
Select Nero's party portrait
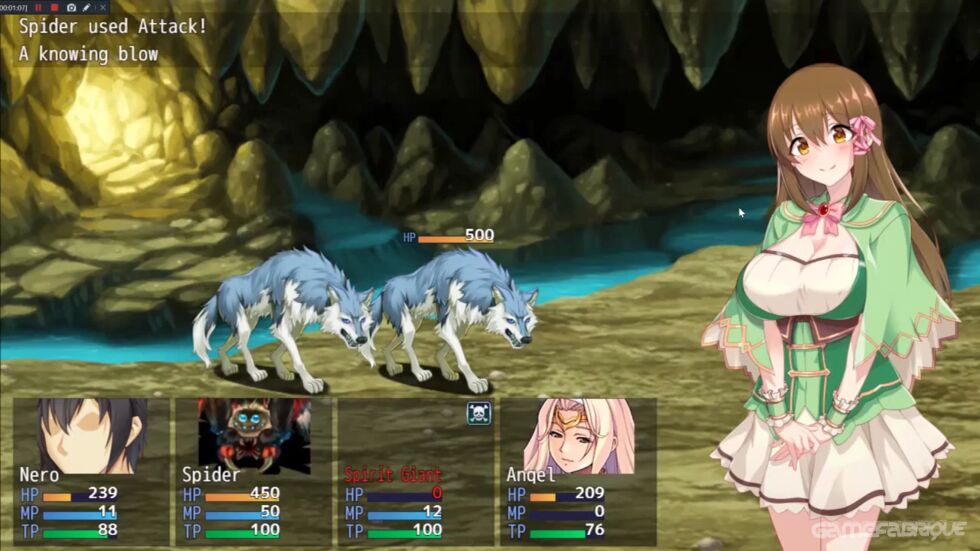click(92, 435)
